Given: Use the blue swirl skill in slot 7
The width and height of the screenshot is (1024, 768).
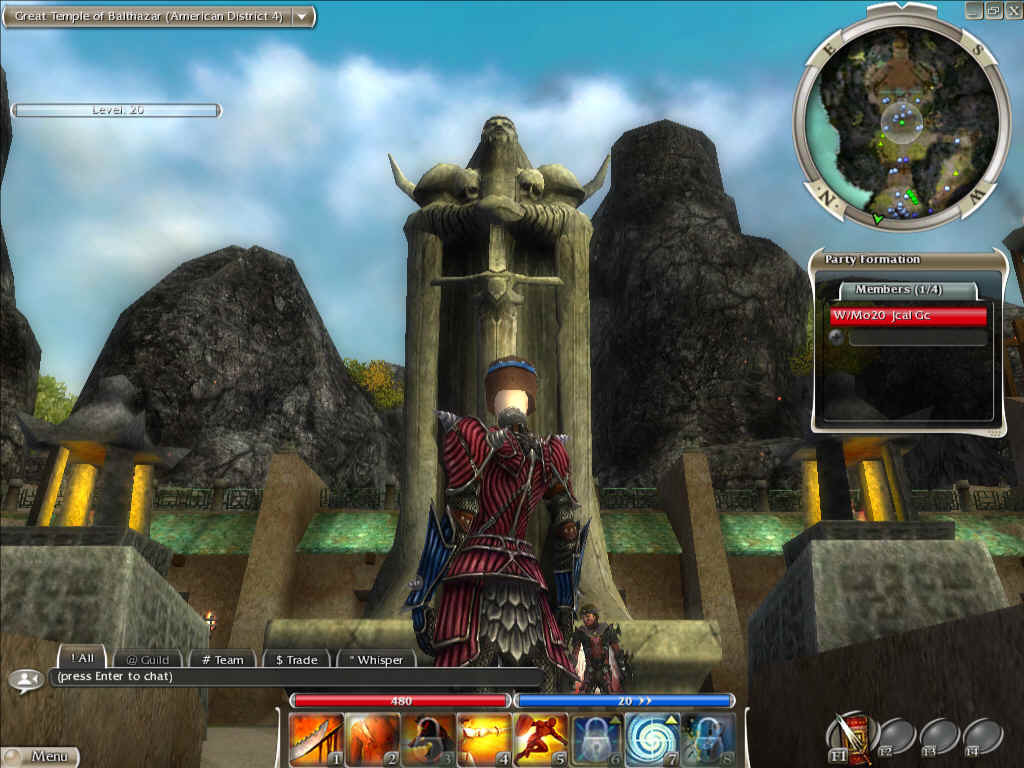Looking at the screenshot, I should pos(653,740).
